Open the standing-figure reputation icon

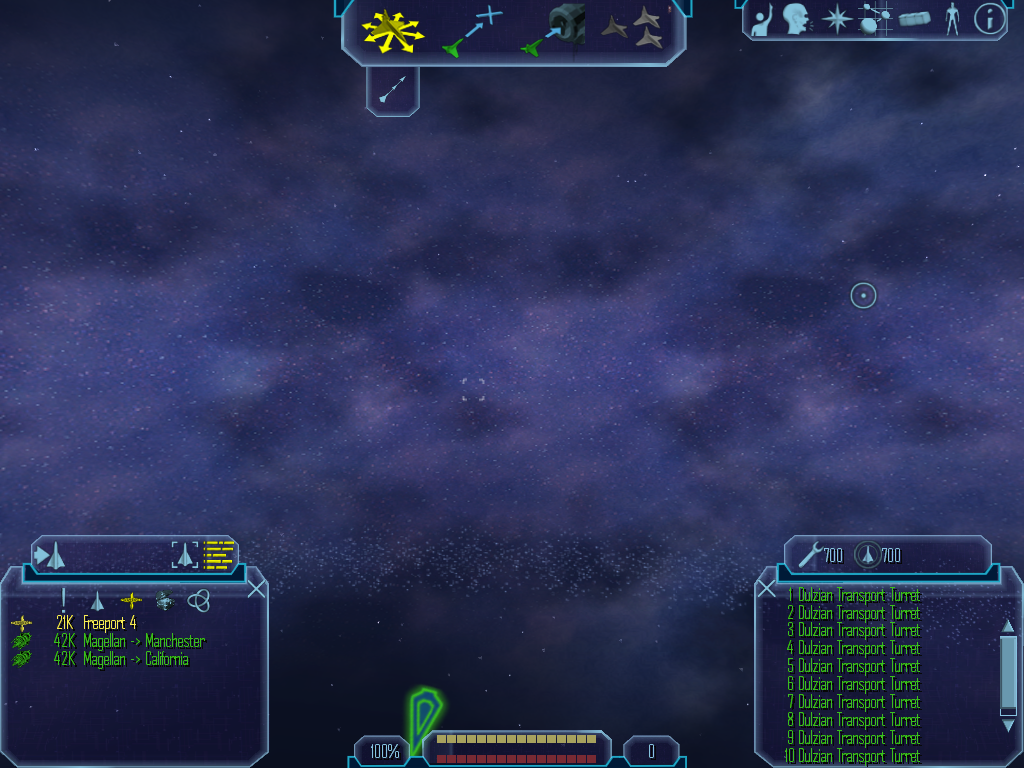coord(952,19)
